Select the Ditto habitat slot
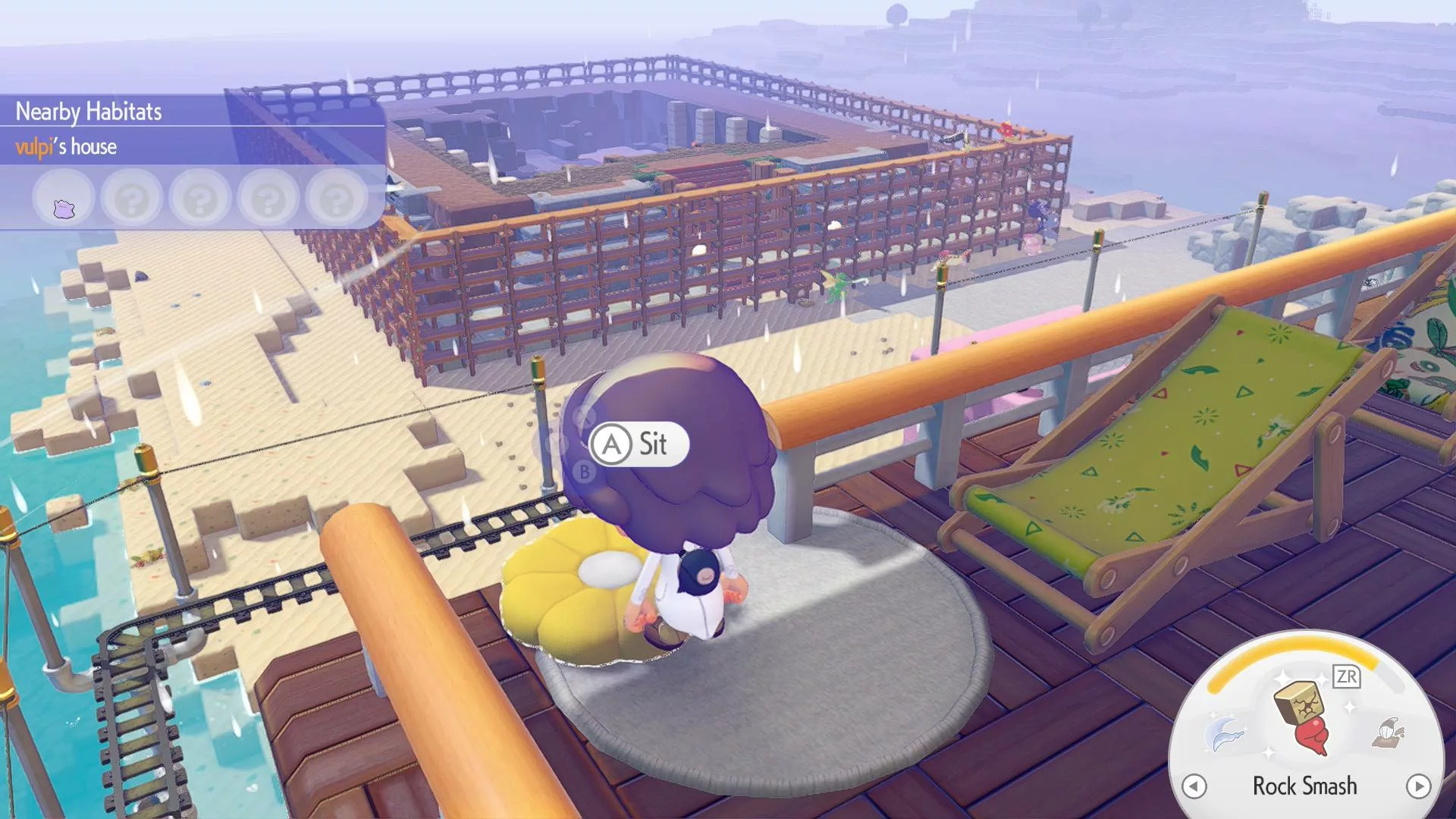 tap(64, 200)
